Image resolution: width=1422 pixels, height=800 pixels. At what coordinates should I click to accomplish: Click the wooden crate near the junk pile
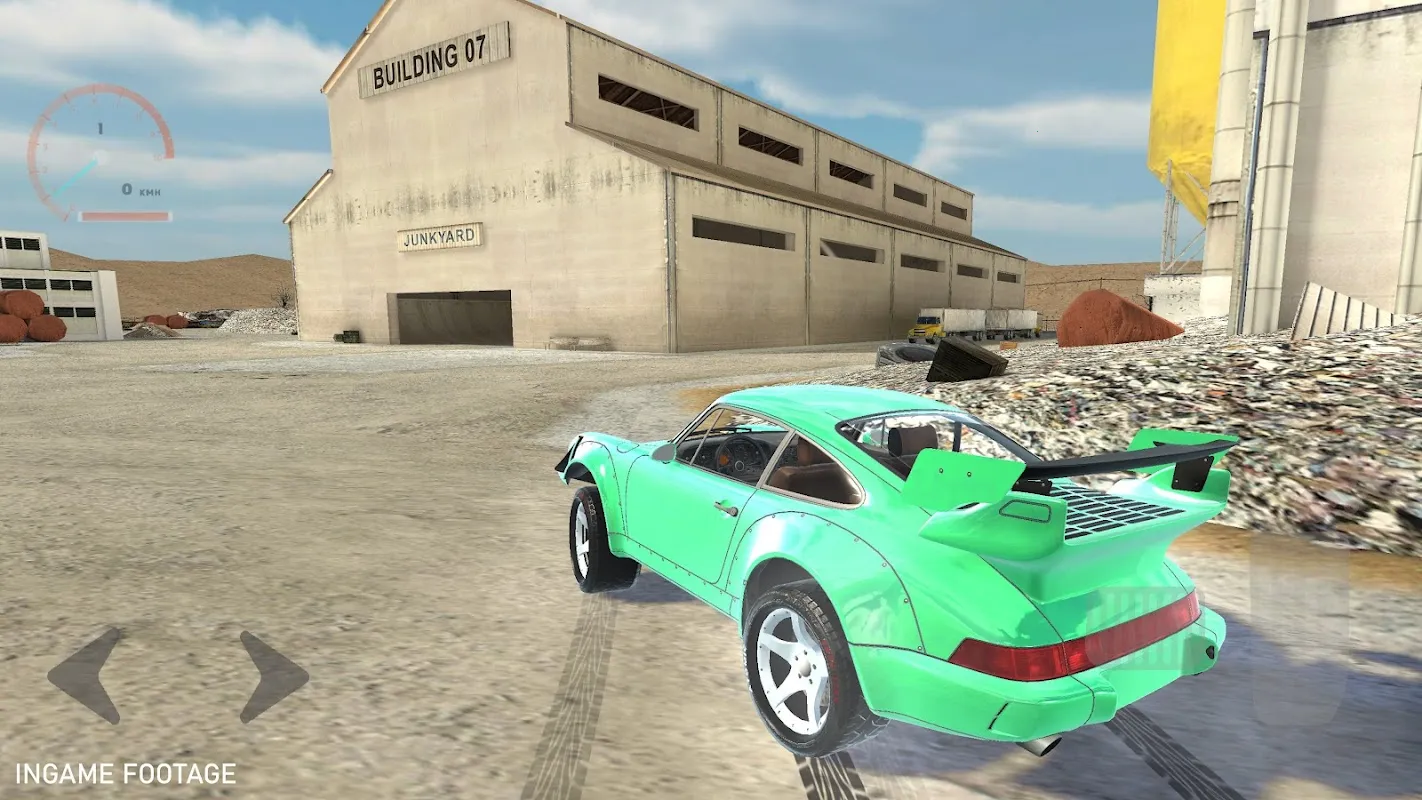965,358
